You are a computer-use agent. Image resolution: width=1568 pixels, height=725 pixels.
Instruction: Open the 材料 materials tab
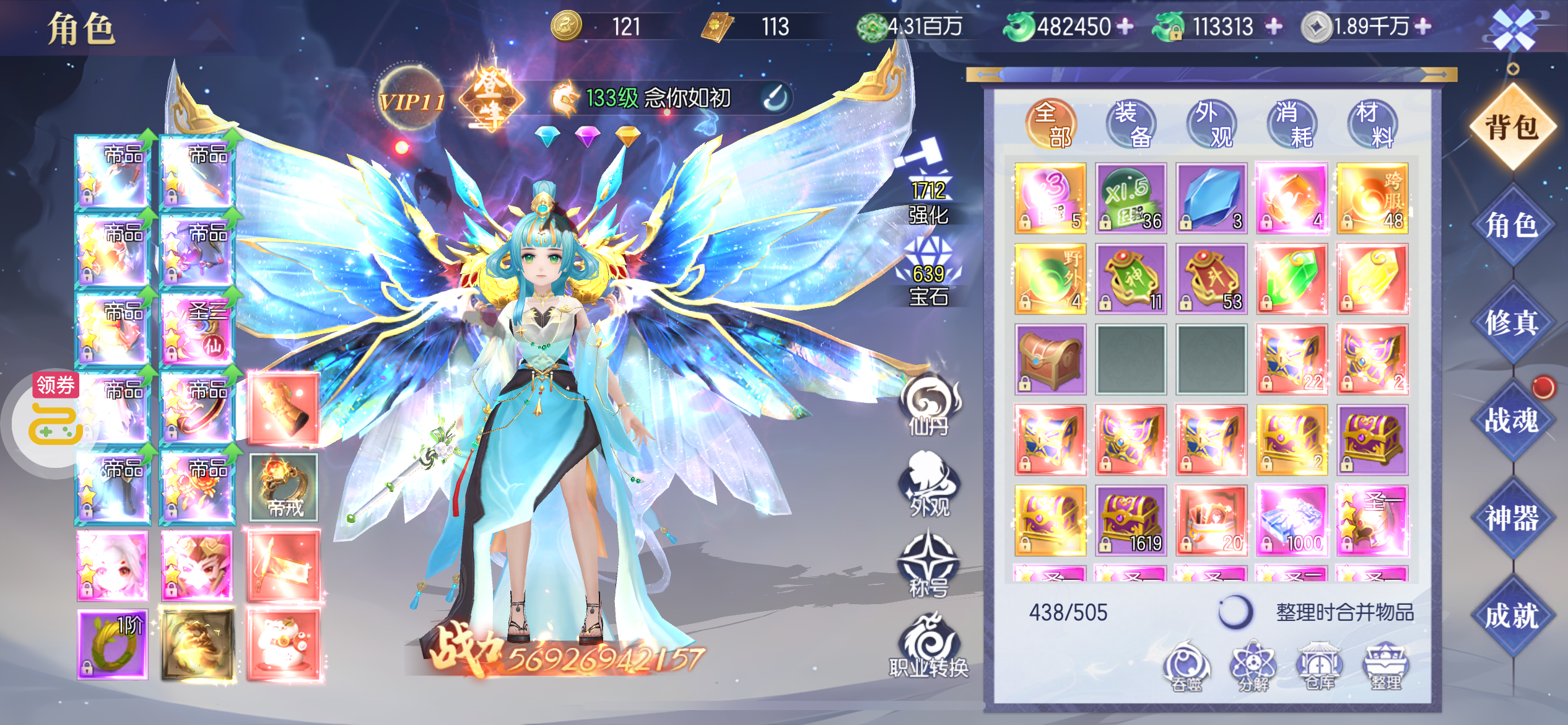pyautogui.click(x=1372, y=125)
